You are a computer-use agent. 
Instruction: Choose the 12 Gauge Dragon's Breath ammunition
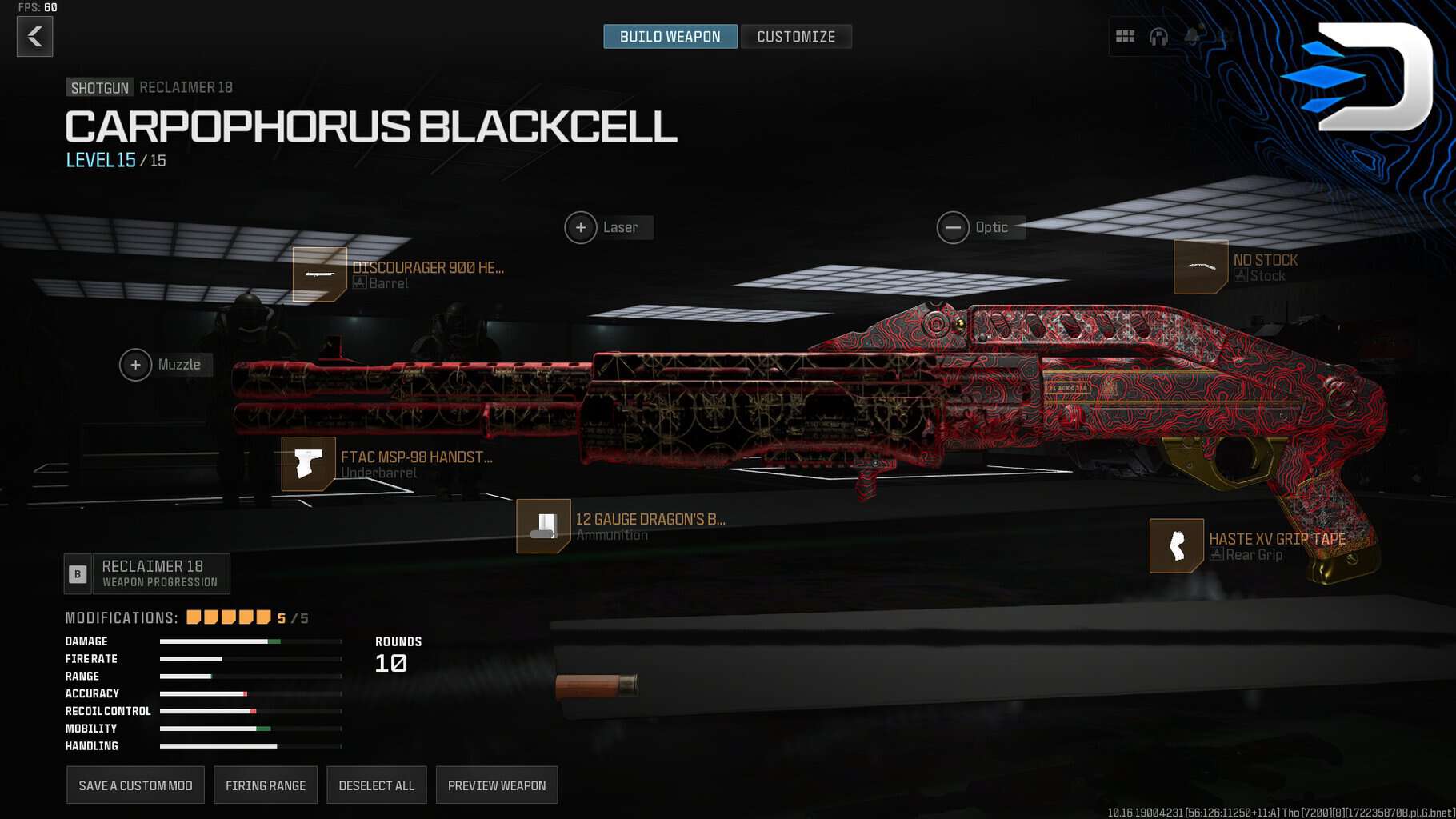pos(543,526)
